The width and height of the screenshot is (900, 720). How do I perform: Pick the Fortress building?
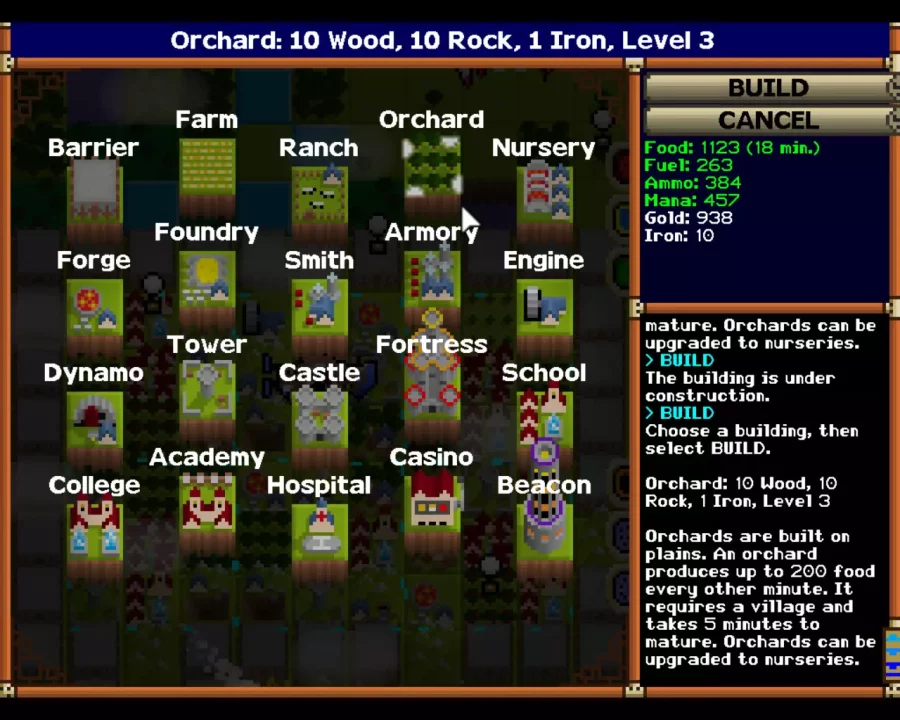pos(431,388)
